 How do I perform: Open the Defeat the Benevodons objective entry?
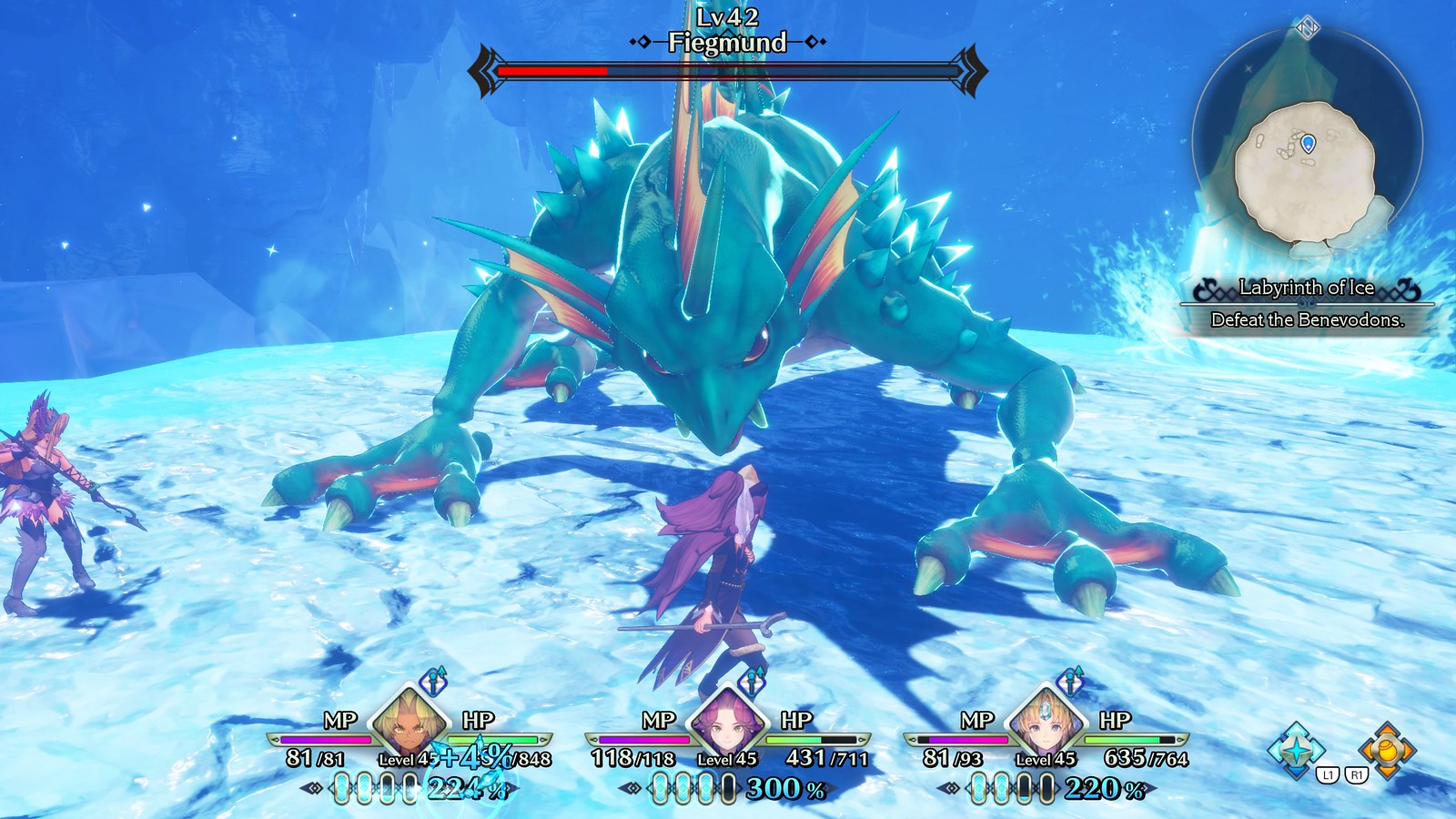coord(1309,319)
